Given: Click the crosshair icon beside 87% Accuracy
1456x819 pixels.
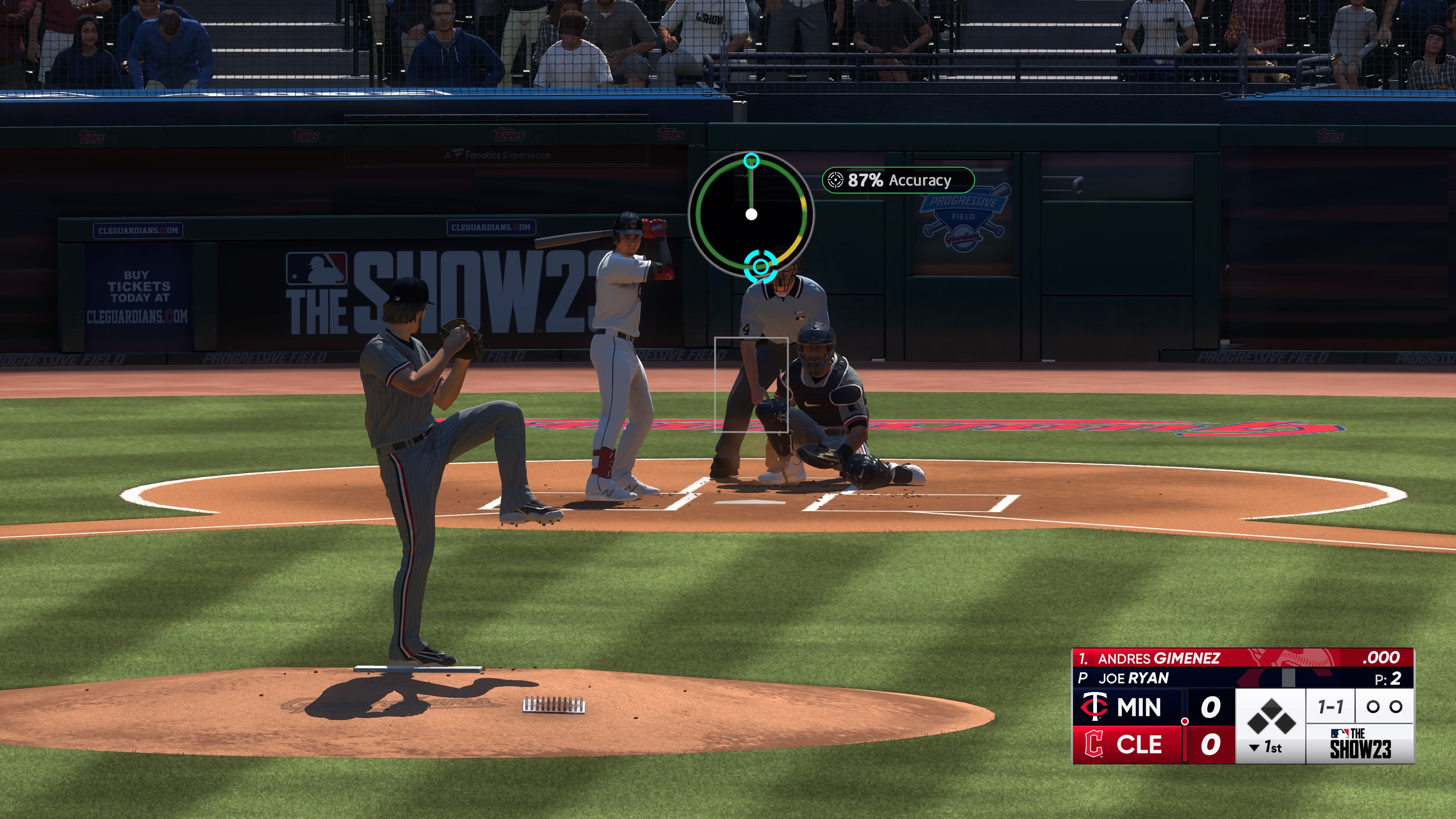Looking at the screenshot, I should [835, 180].
